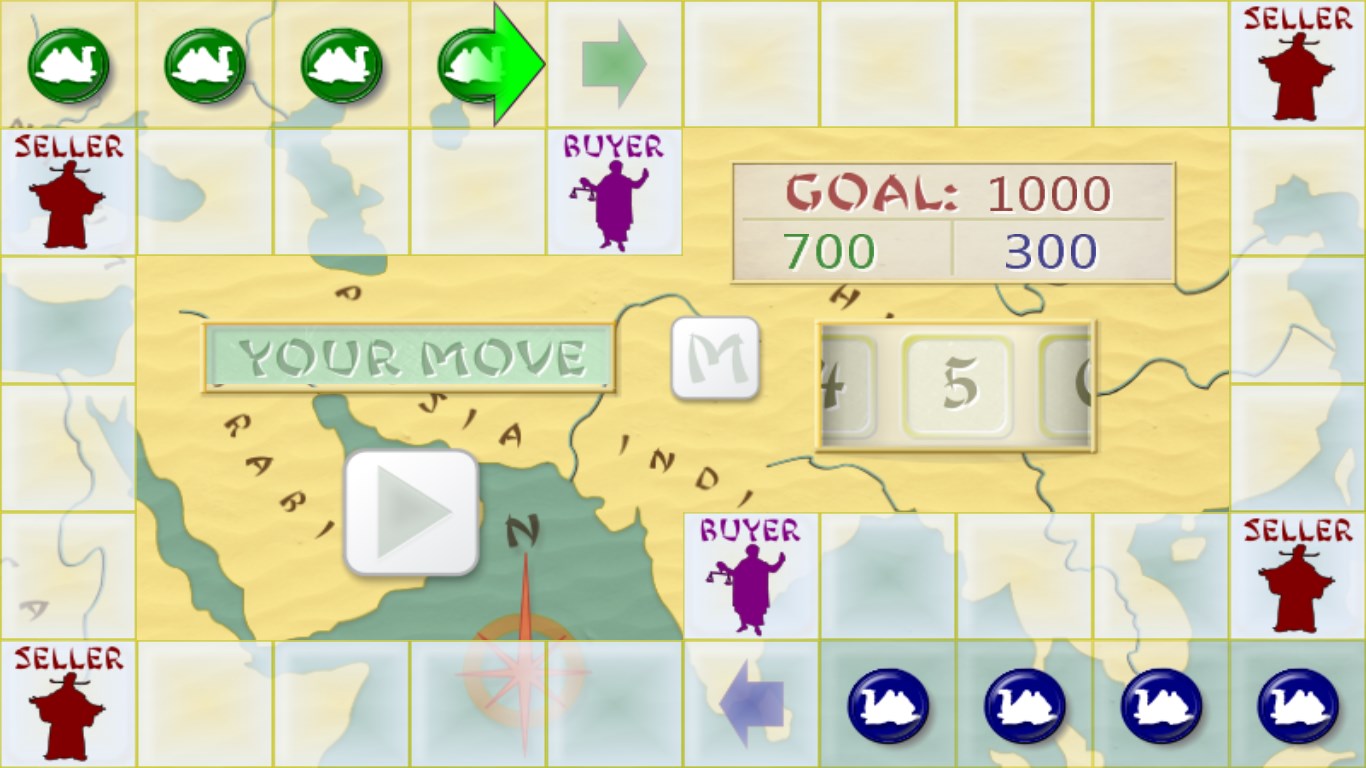Select the rightmost blue camel token

tap(1295, 705)
